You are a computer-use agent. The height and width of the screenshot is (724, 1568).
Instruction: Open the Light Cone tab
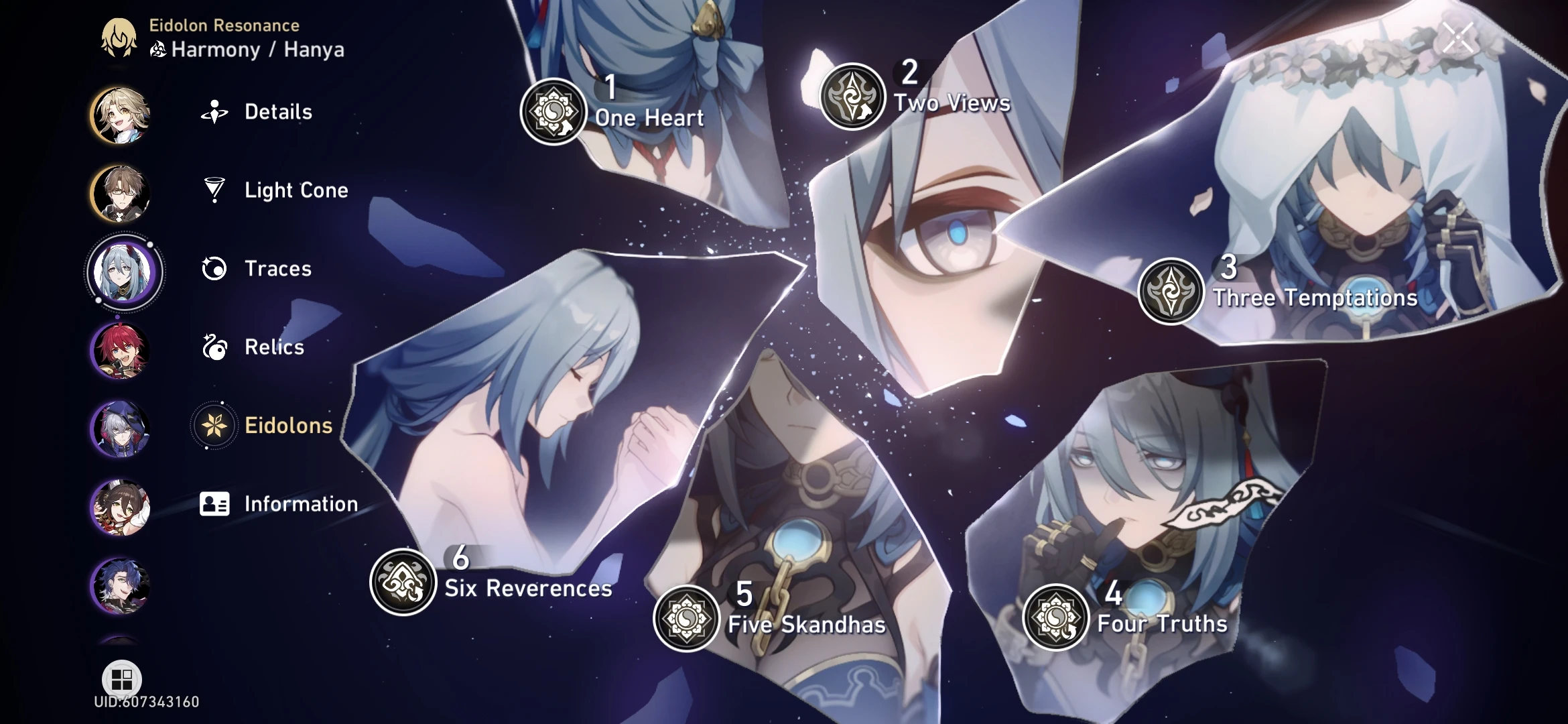[295, 190]
